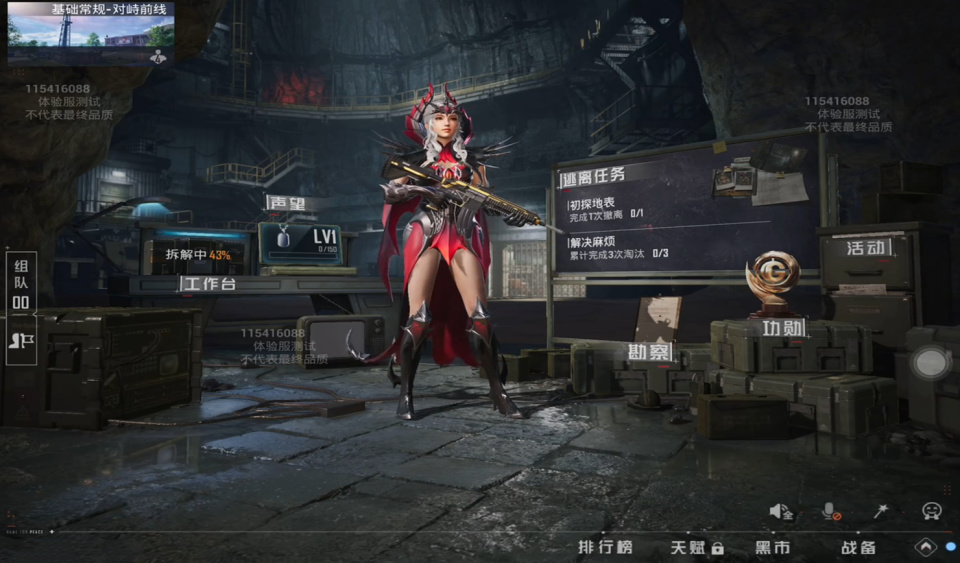Tap the round floating assistive button
960x563 pixels.
coord(931,362)
